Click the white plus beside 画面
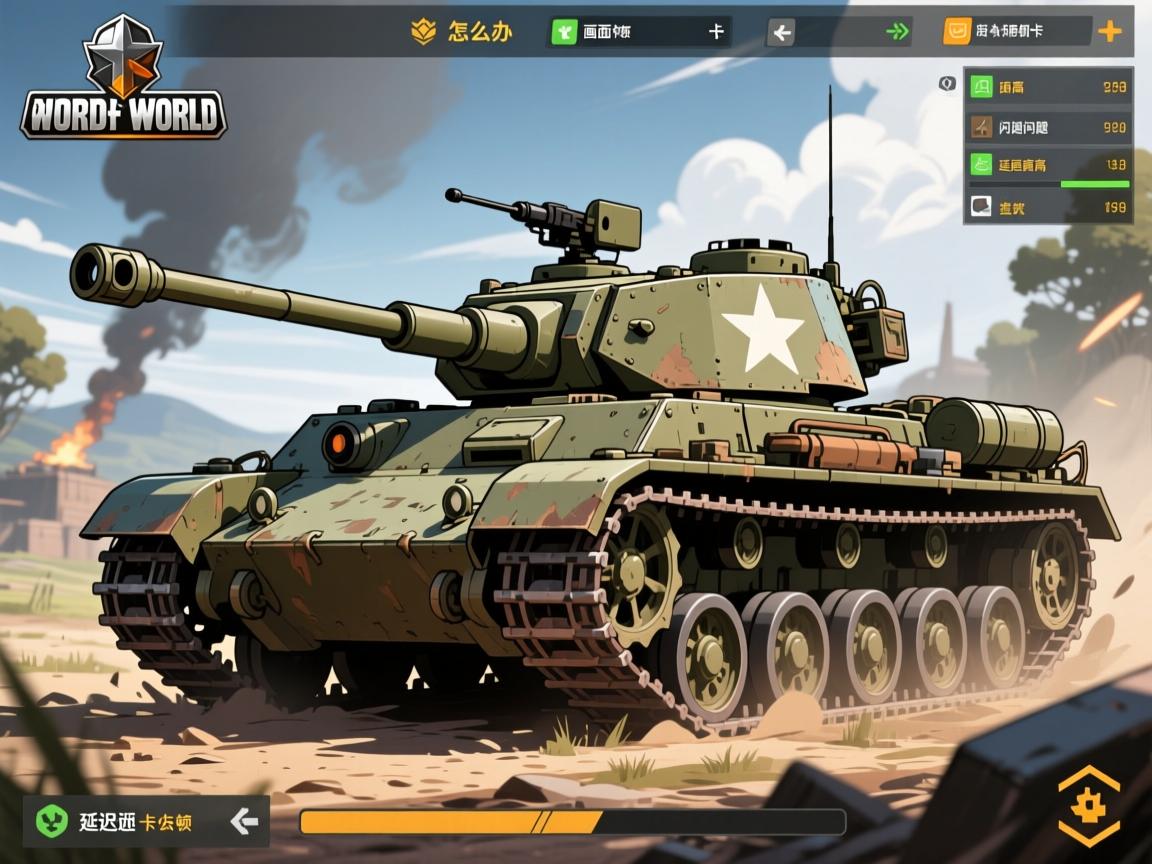1152x864 pixels. tap(716, 32)
